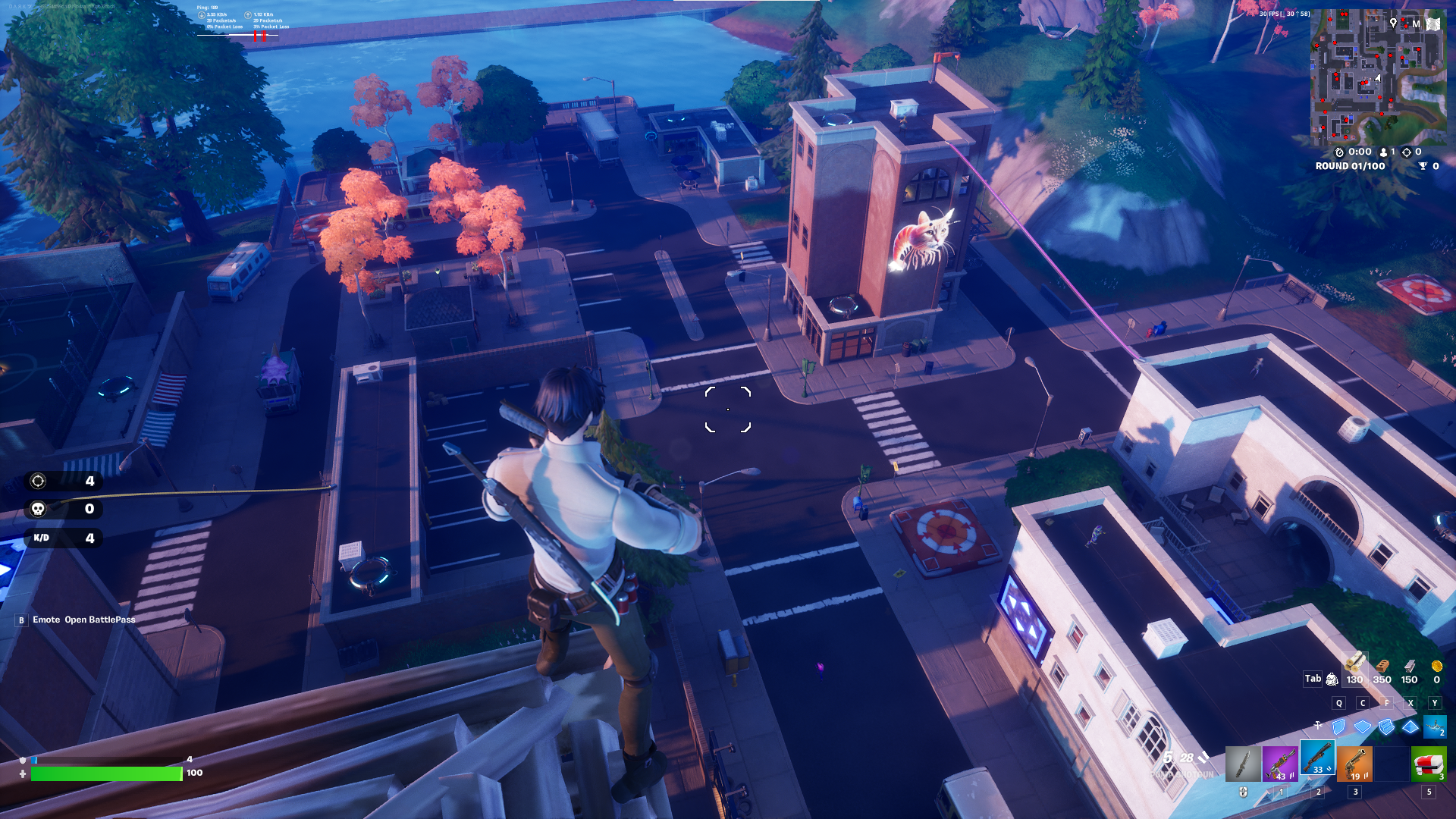Equip the purple assault rifle slot
Screen dimensions: 1456x819
tap(1280, 763)
